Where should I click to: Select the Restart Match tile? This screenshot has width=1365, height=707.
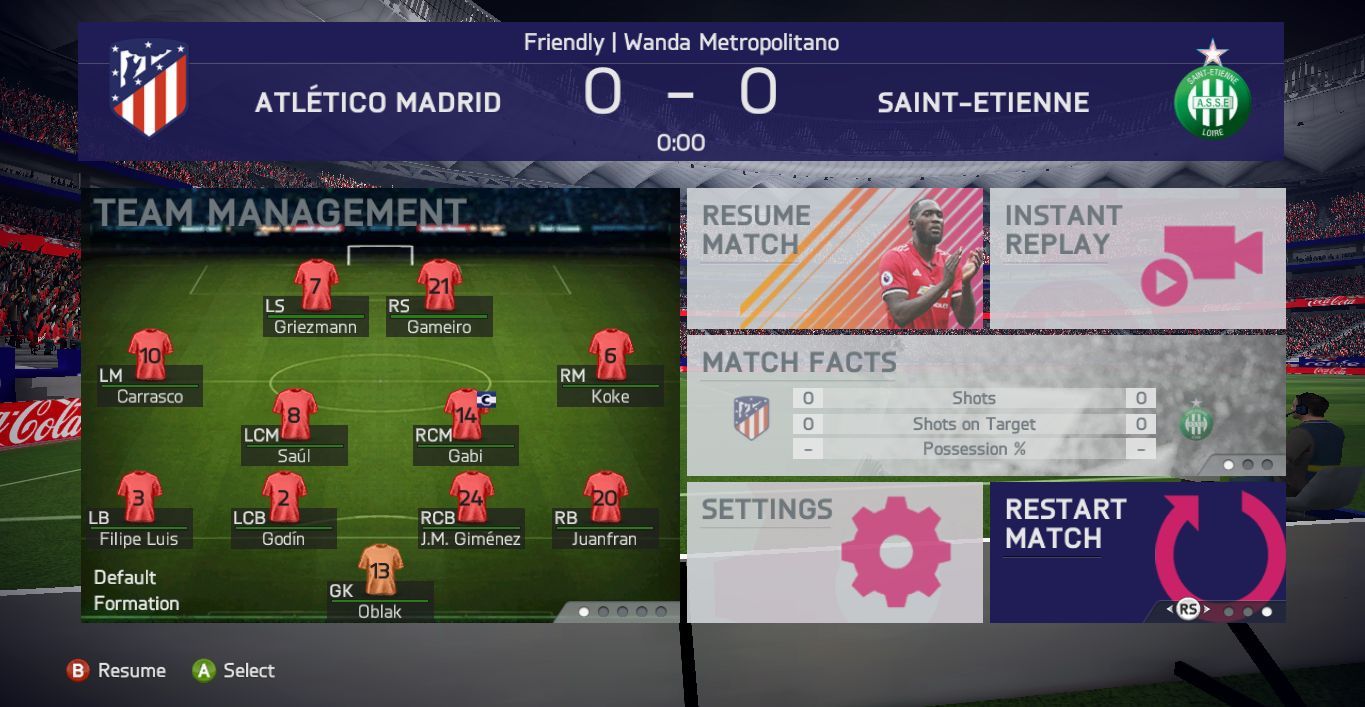[x=1137, y=552]
